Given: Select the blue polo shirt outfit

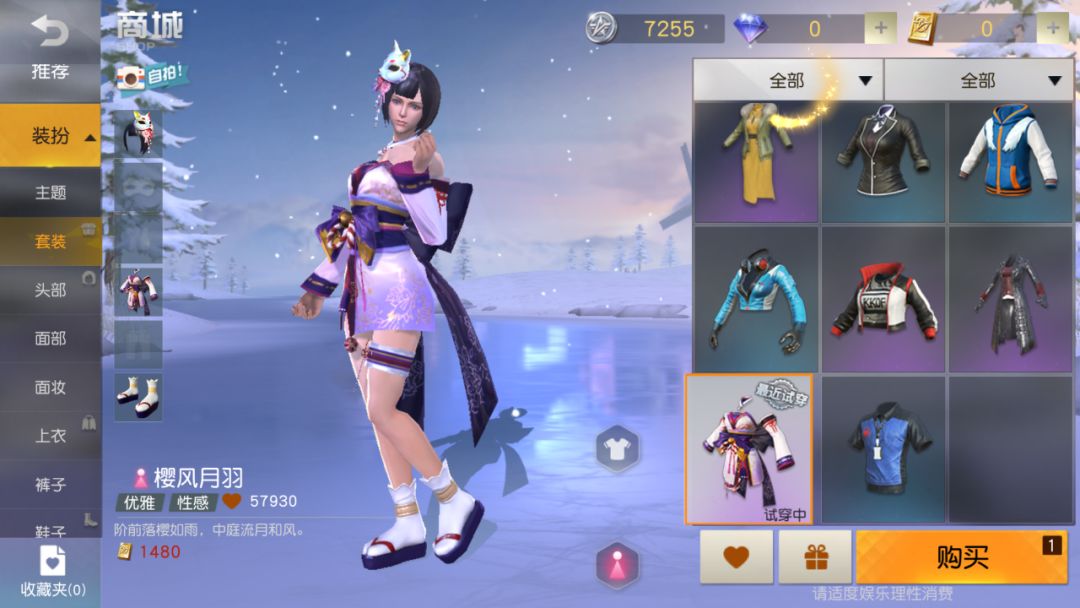Looking at the screenshot, I should point(883,449).
